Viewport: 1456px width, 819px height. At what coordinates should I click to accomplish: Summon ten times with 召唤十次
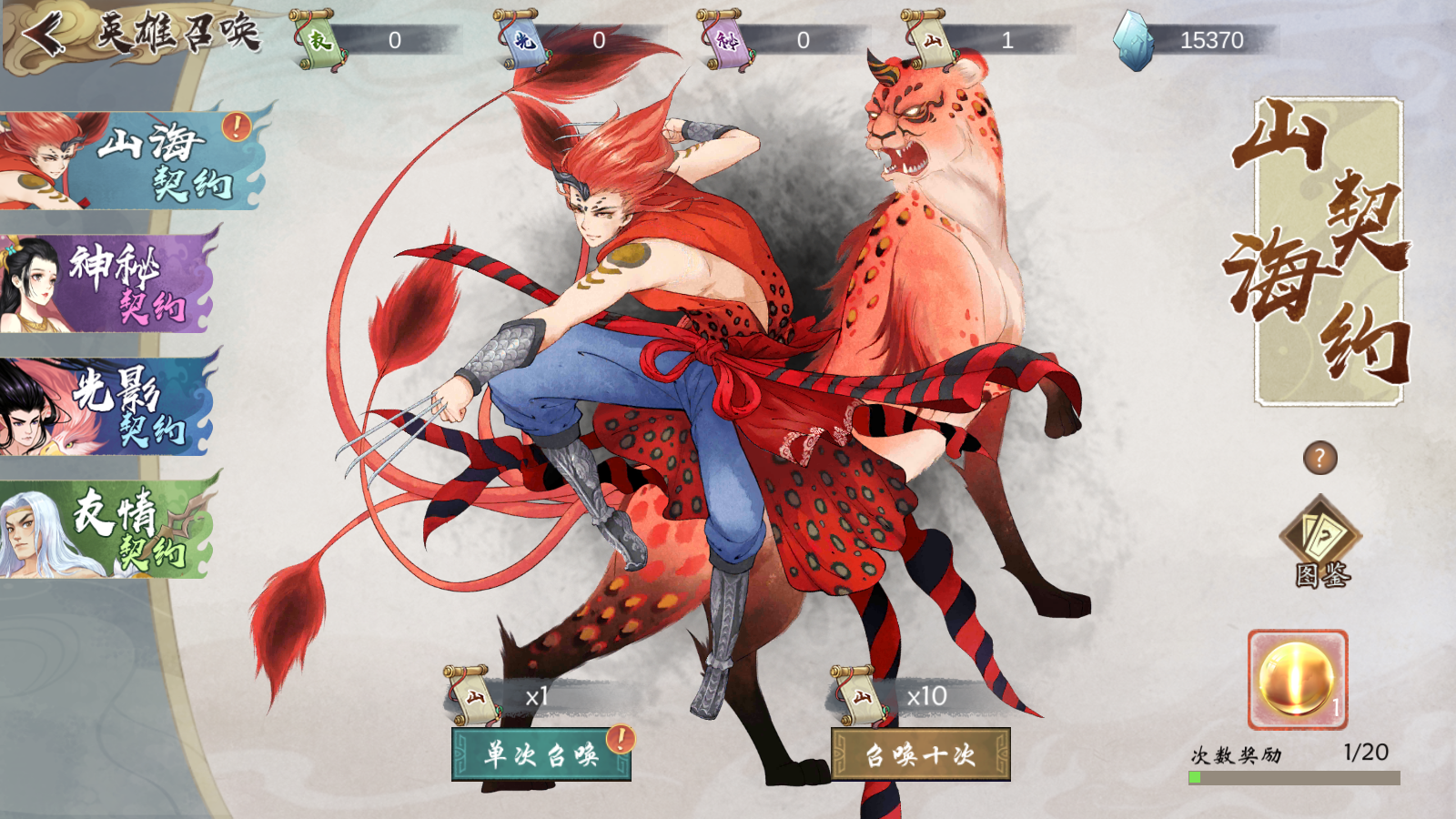click(x=920, y=754)
